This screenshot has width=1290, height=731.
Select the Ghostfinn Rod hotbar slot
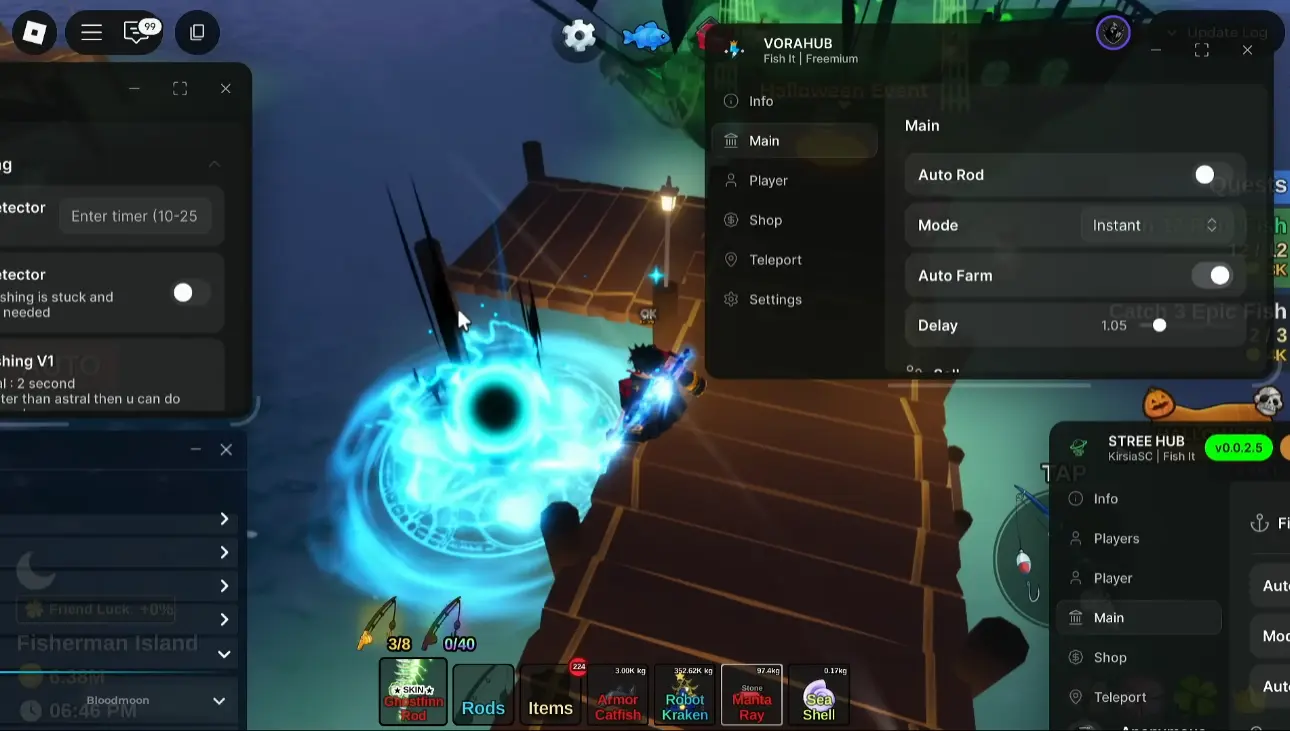pyautogui.click(x=413, y=692)
